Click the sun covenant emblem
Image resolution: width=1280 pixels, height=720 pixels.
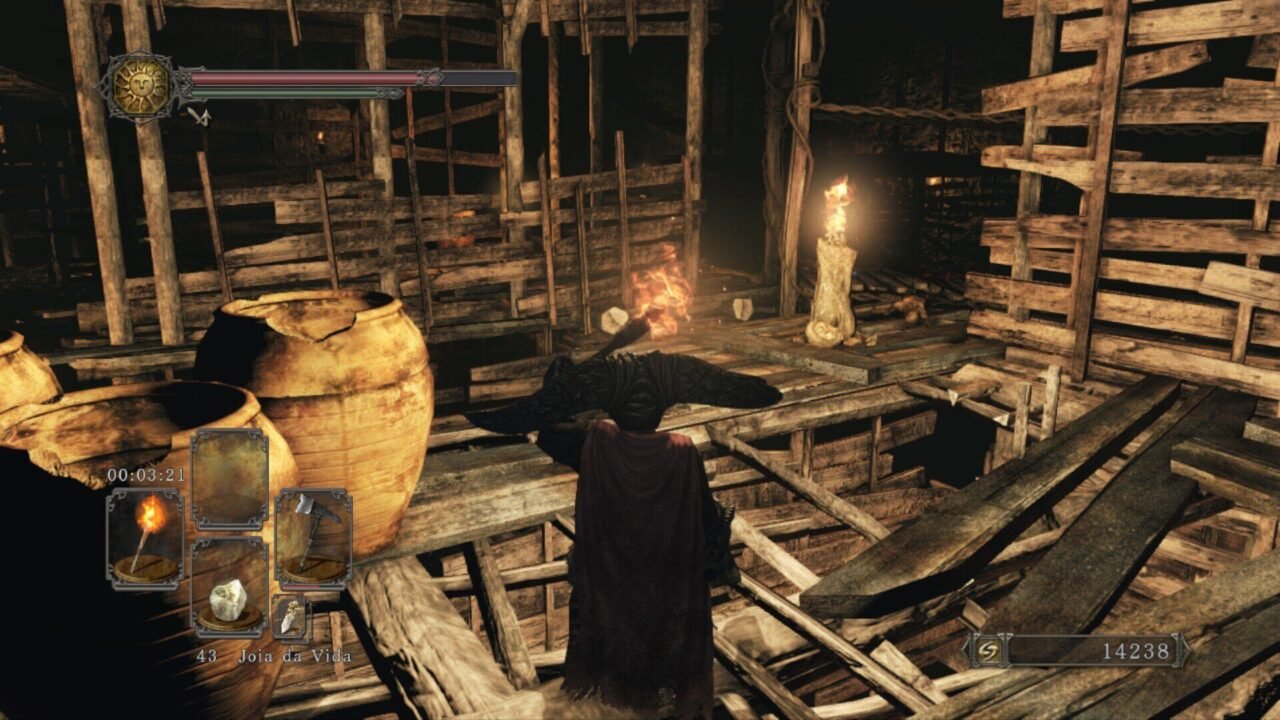(141, 87)
